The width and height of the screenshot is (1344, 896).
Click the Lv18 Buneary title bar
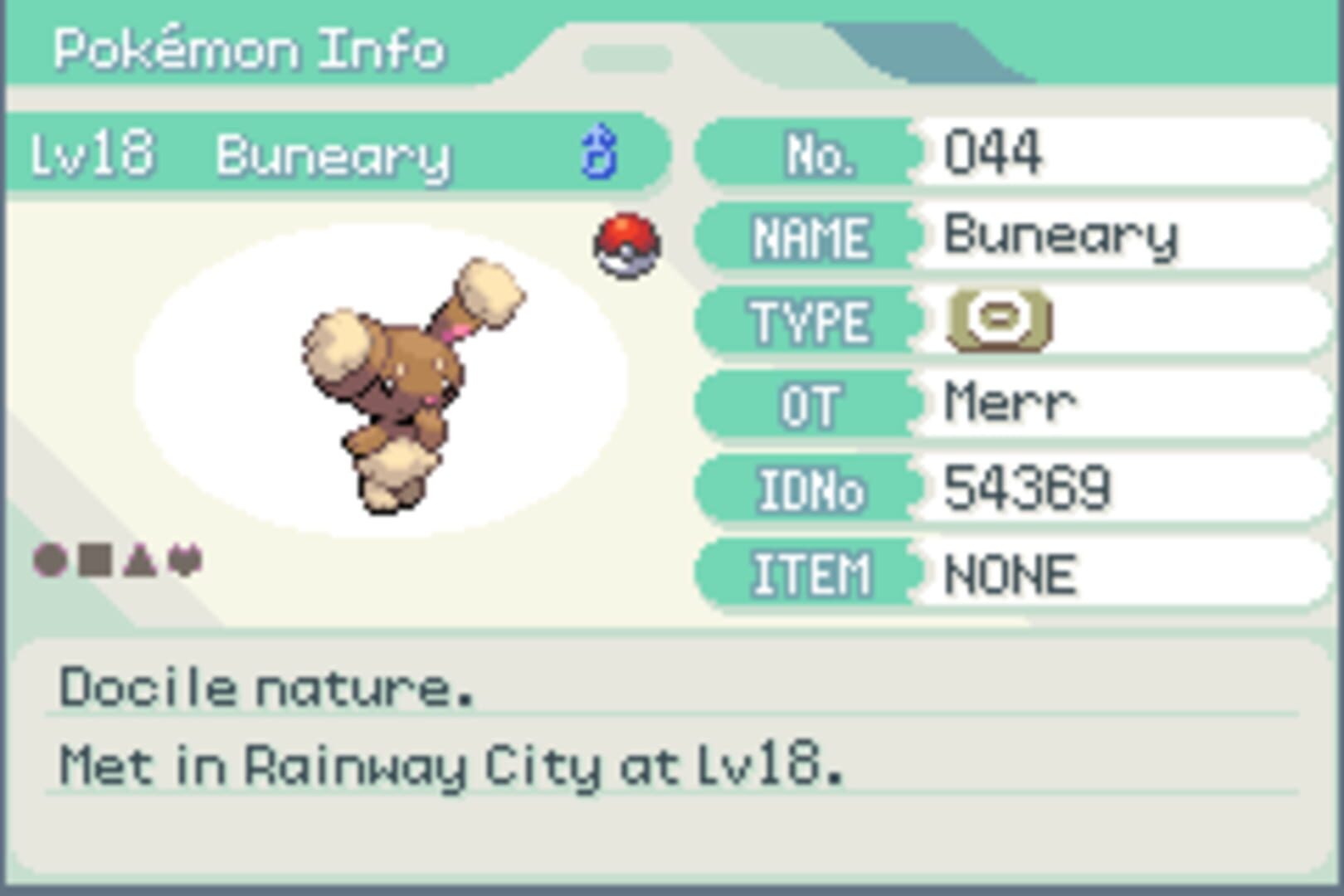pos(332,154)
